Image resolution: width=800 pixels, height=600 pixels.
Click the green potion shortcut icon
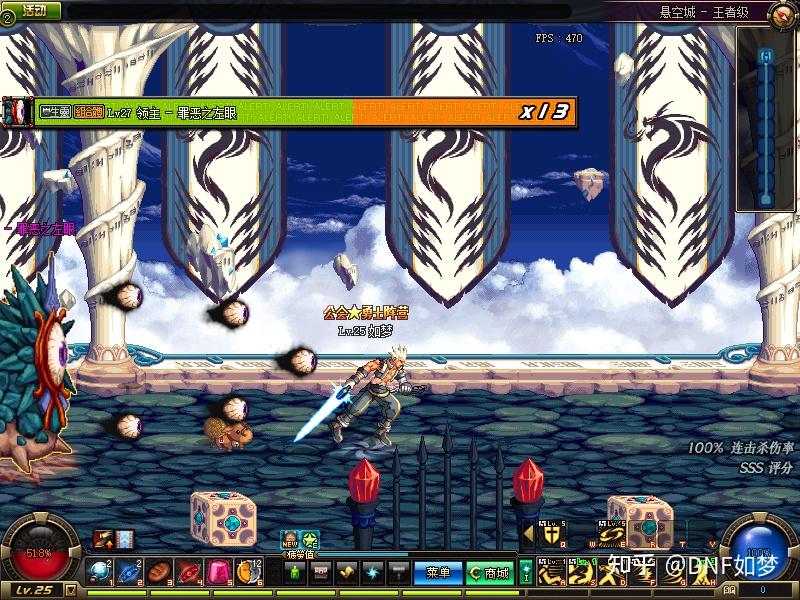click(293, 573)
